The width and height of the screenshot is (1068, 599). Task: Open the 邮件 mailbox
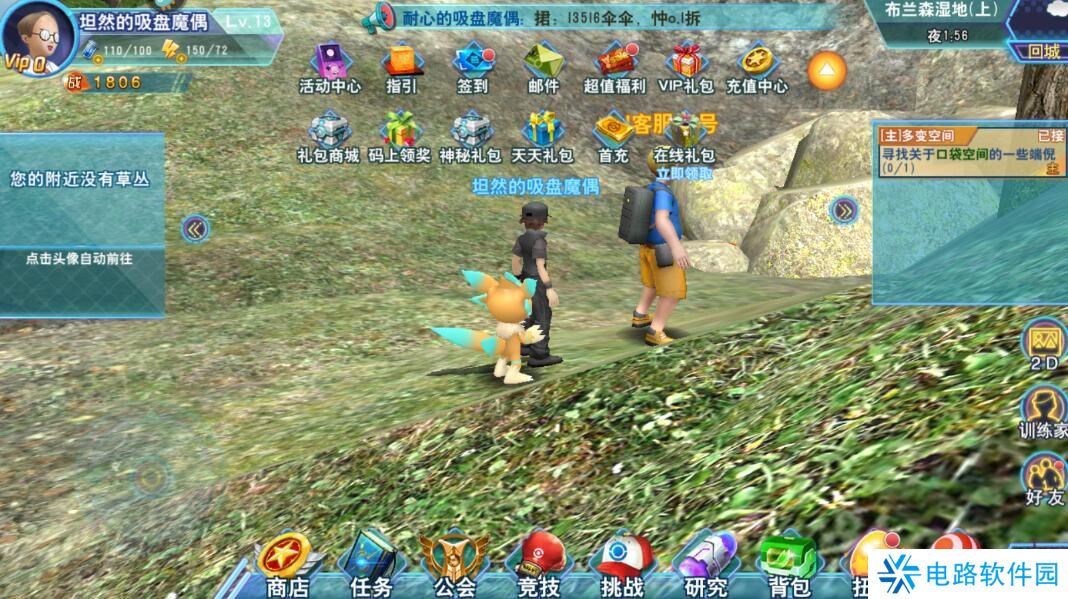click(x=543, y=67)
